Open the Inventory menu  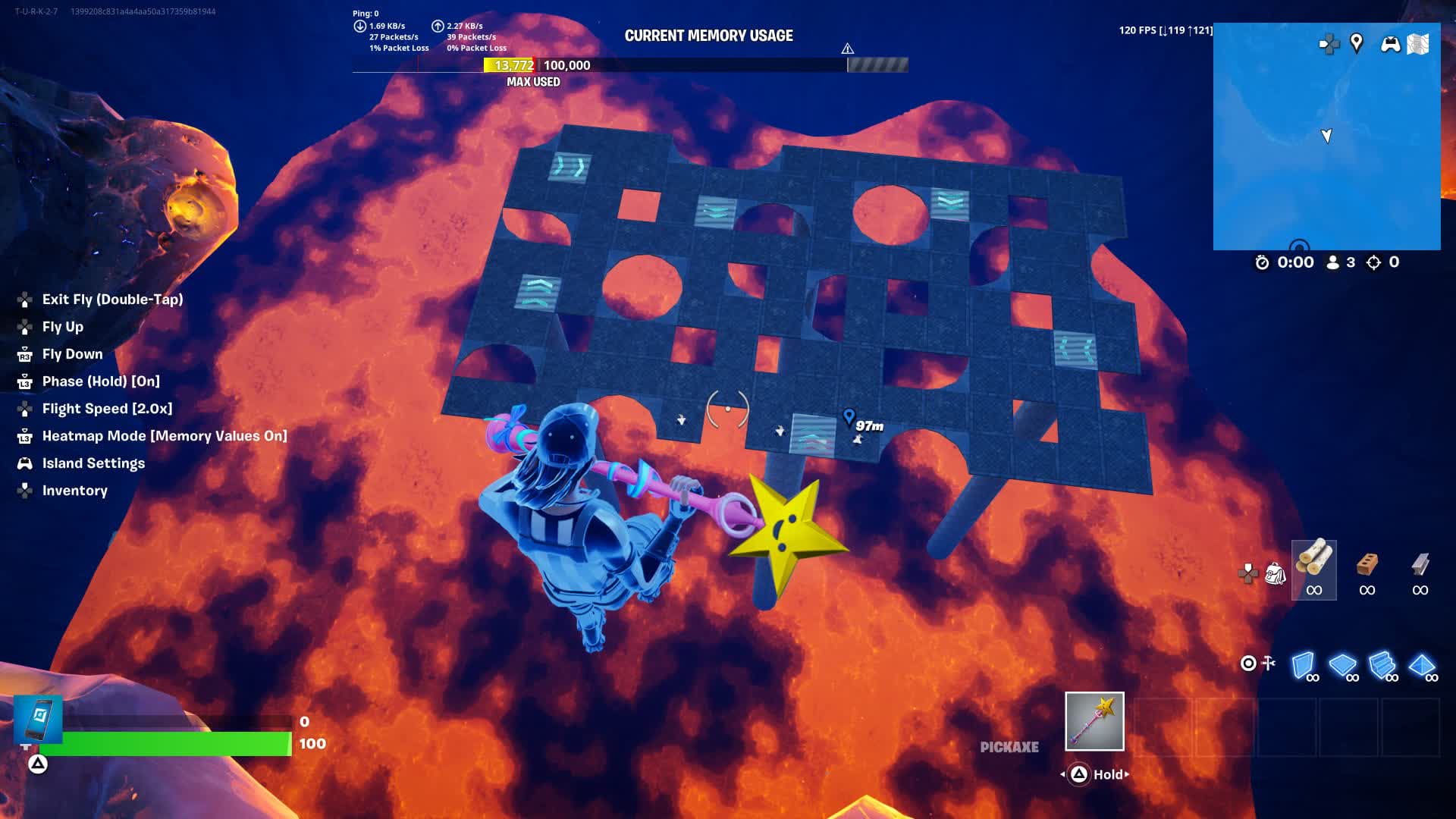(x=74, y=491)
